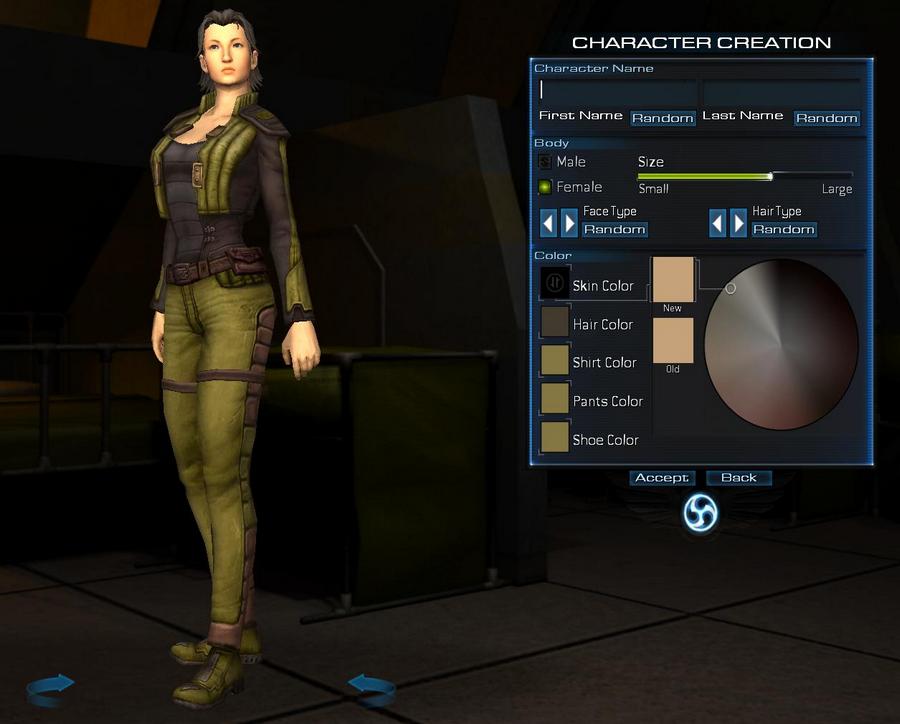Accept the character creation
The image size is (900, 724).
(x=662, y=478)
